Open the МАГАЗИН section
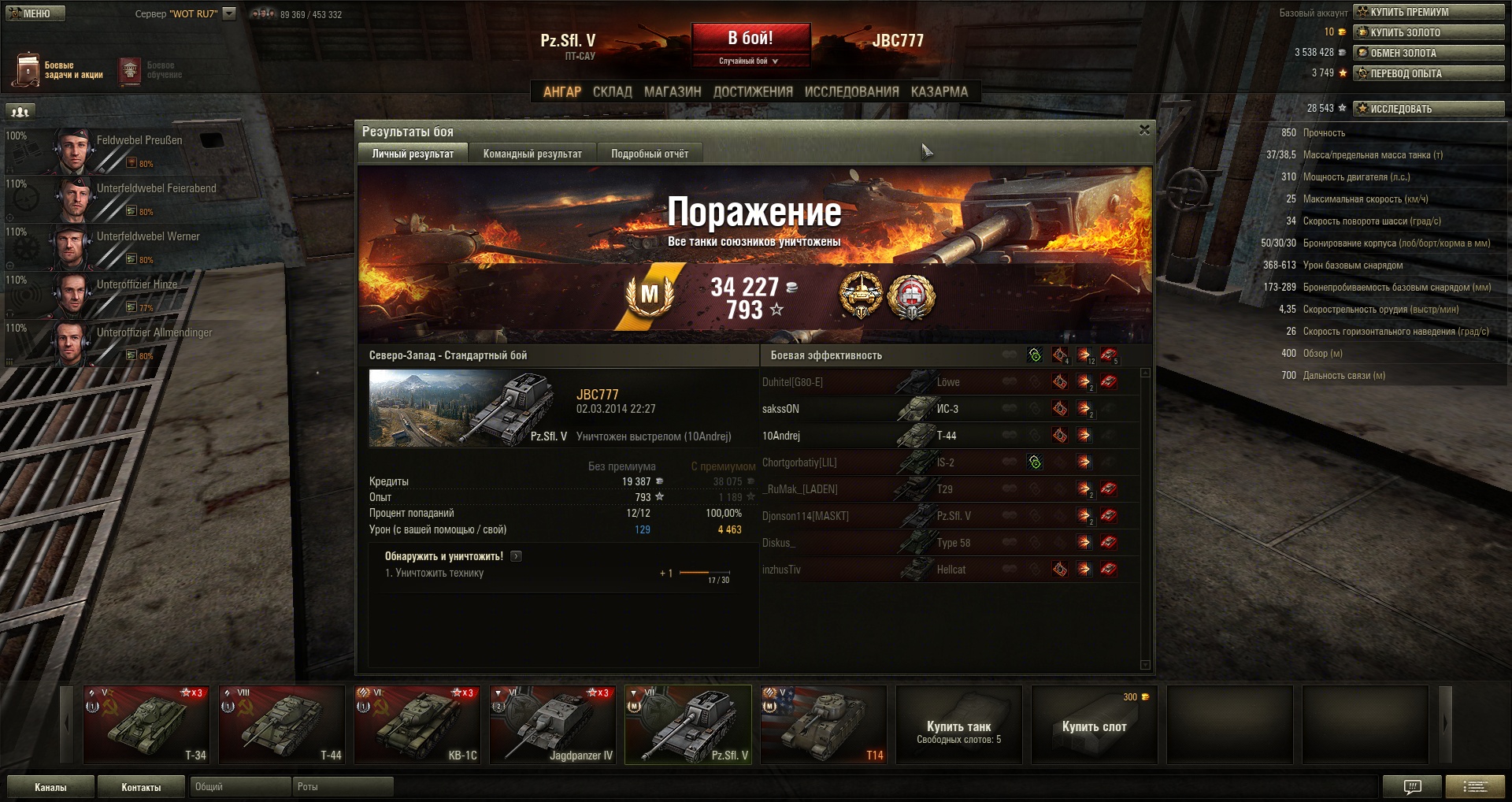Image resolution: width=1512 pixels, height=802 pixels. pyautogui.click(x=673, y=91)
